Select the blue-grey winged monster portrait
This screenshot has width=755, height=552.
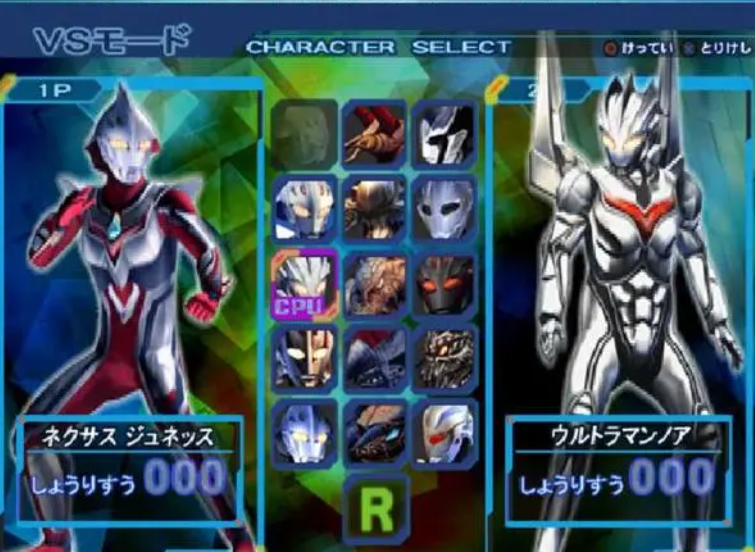375,359
